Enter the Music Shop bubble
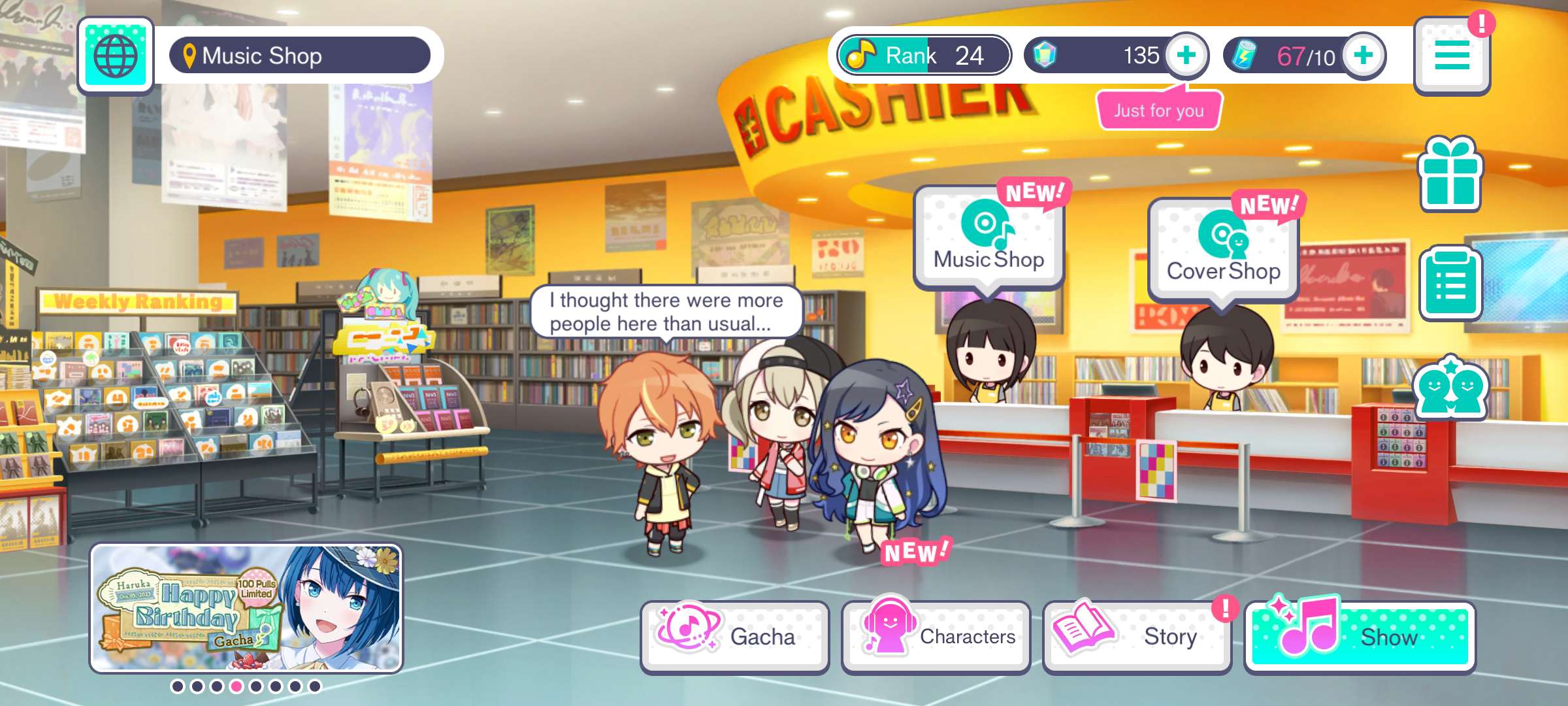The image size is (1568, 706). [x=988, y=239]
